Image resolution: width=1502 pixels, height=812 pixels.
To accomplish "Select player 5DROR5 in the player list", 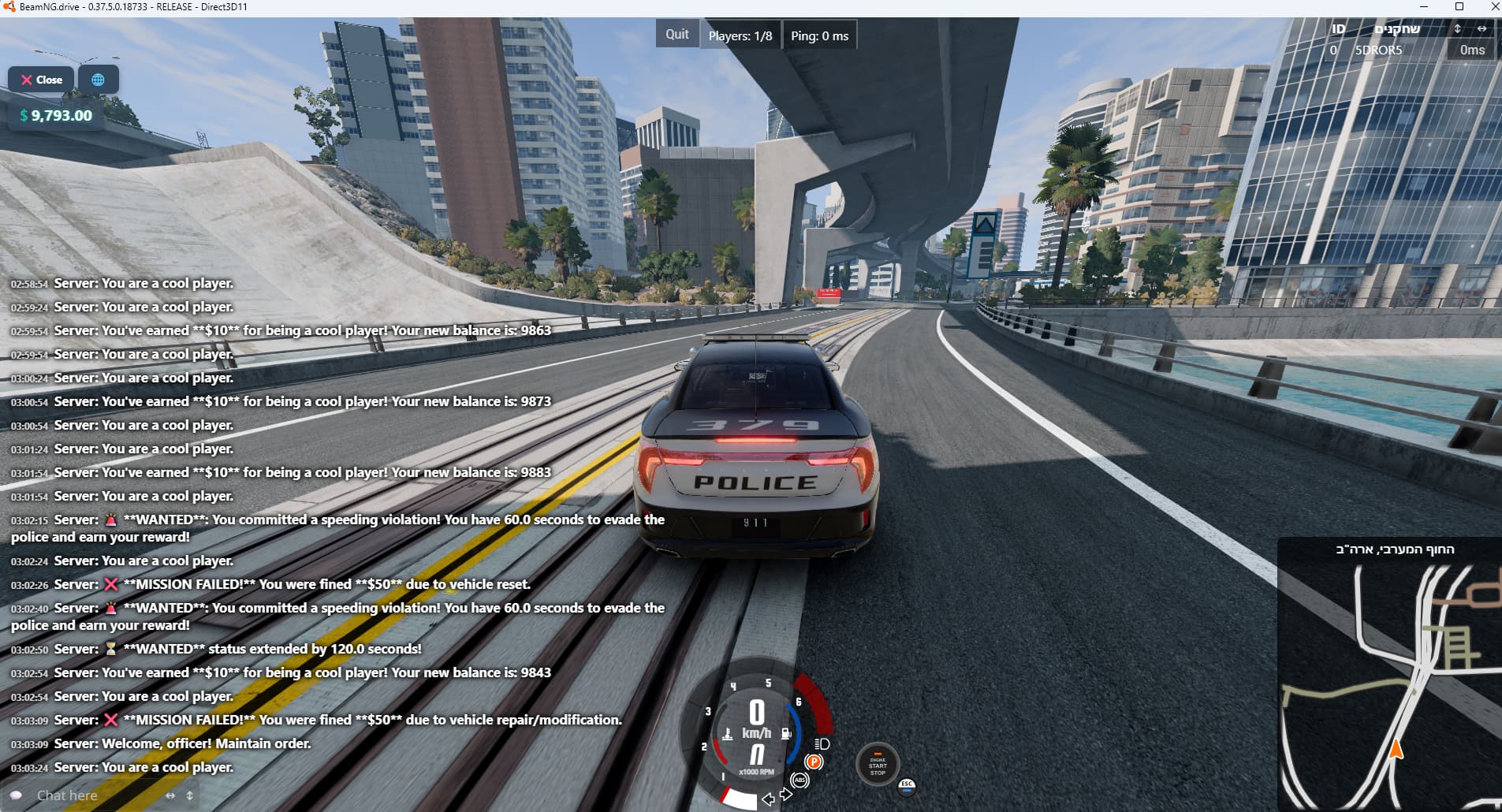I will pos(1378,50).
